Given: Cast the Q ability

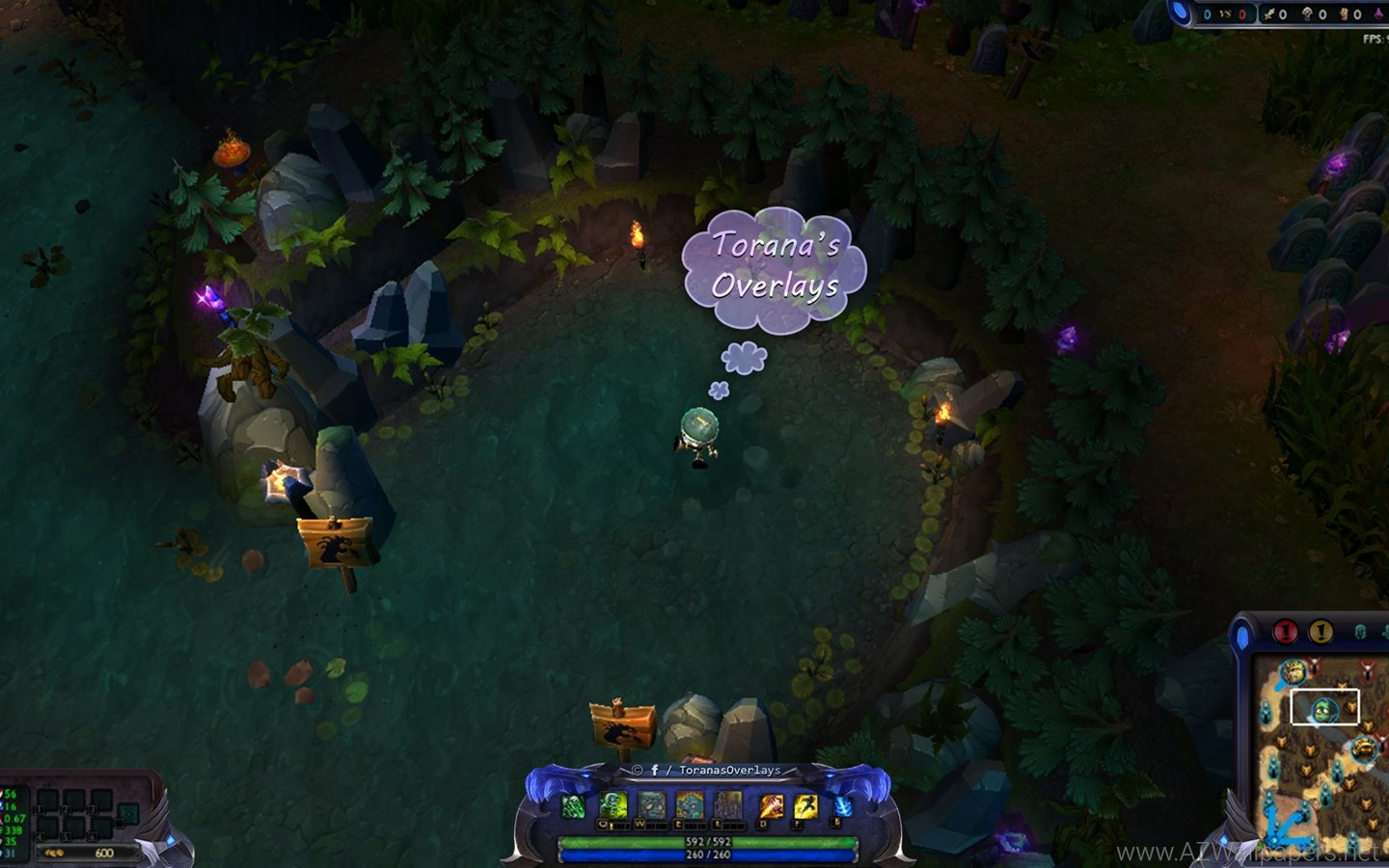Looking at the screenshot, I should click(613, 805).
